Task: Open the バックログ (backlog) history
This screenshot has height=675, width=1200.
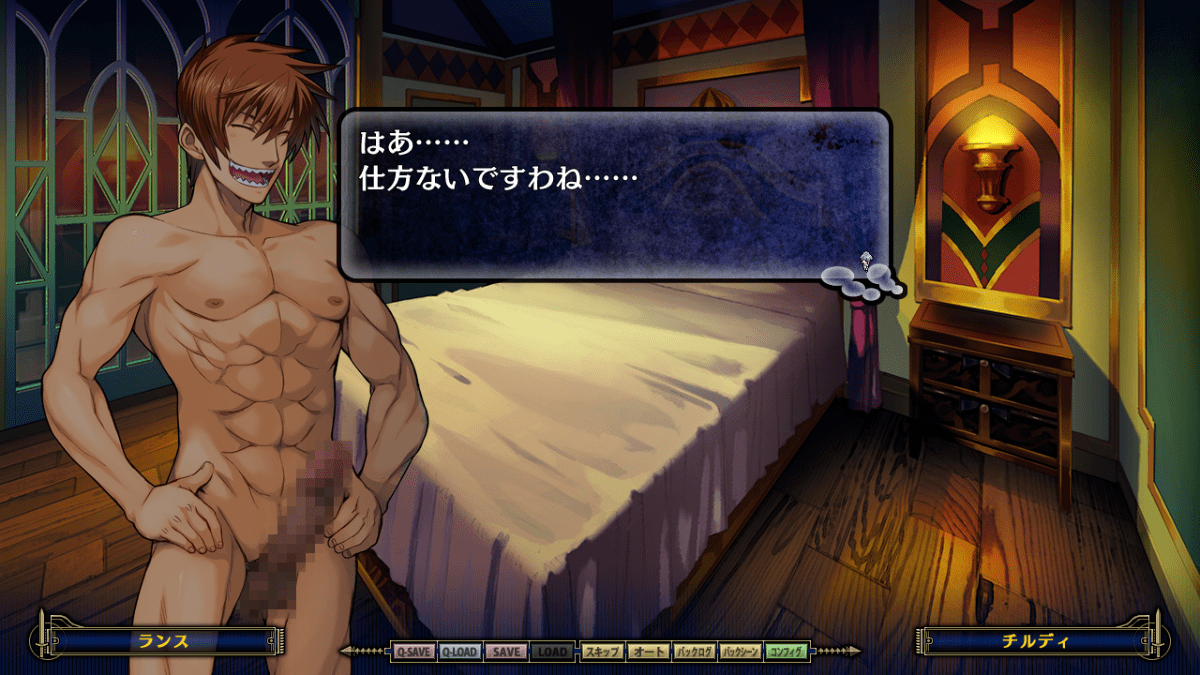Action: (x=694, y=652)
